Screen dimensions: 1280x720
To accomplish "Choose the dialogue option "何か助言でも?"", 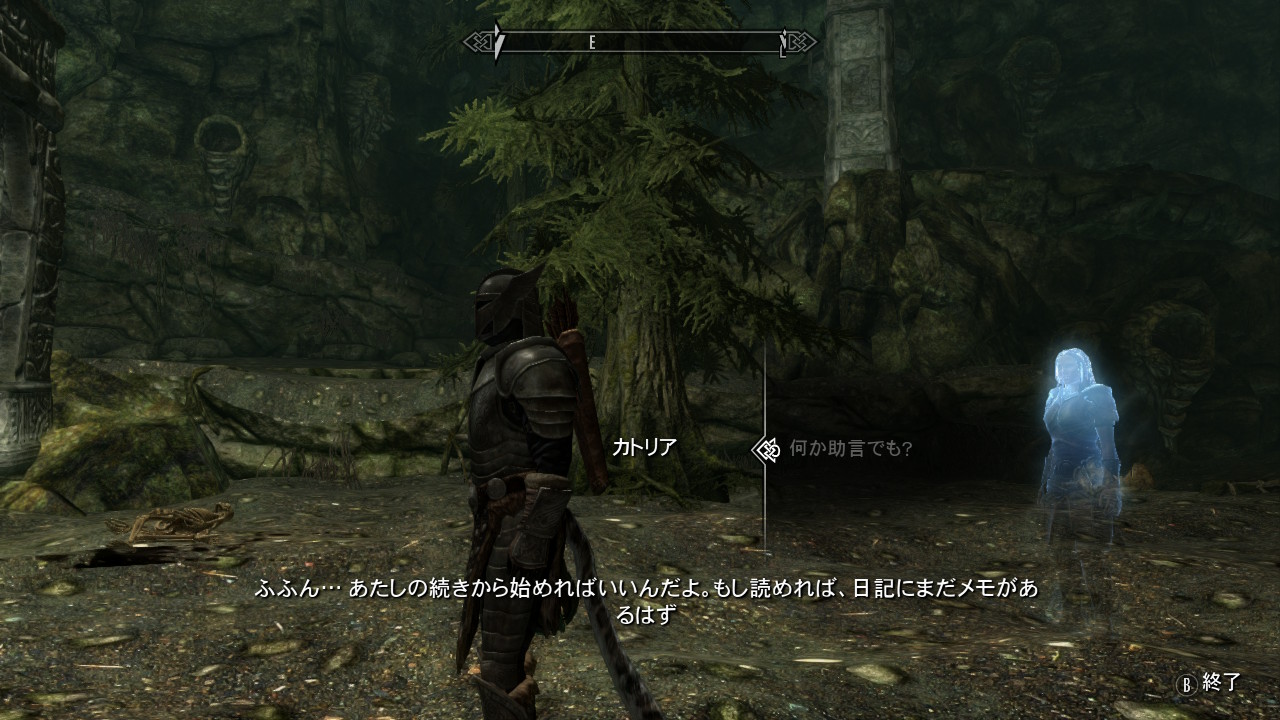I will click(850, 449).
